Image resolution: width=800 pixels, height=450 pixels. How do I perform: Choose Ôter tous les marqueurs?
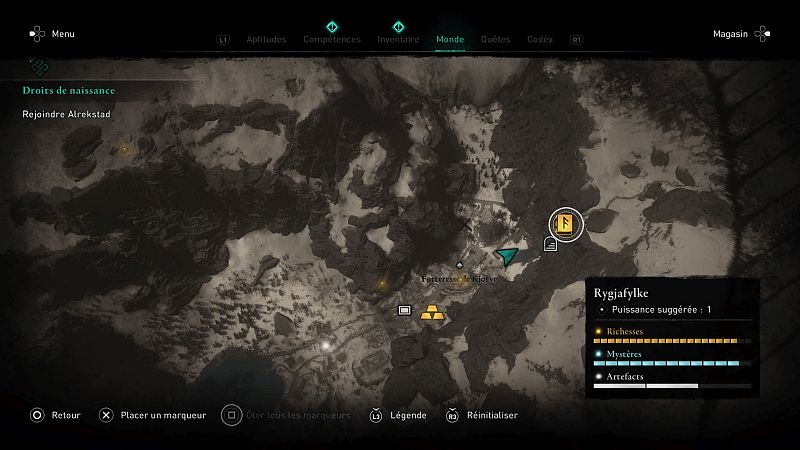pyautogui.click(x=288, y=415)
